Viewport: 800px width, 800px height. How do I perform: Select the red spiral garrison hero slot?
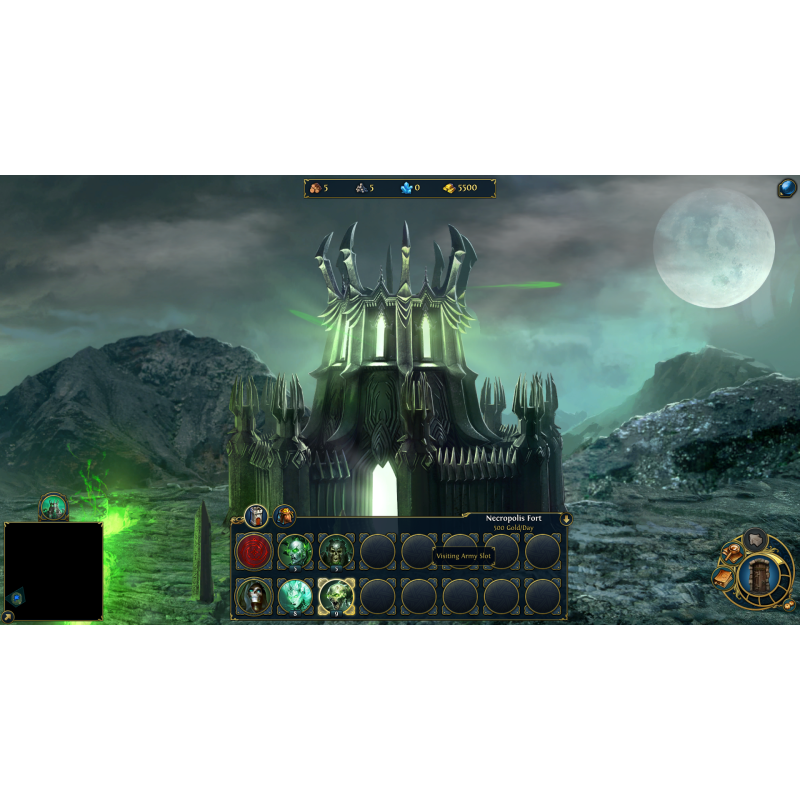[x=253, y=551]
